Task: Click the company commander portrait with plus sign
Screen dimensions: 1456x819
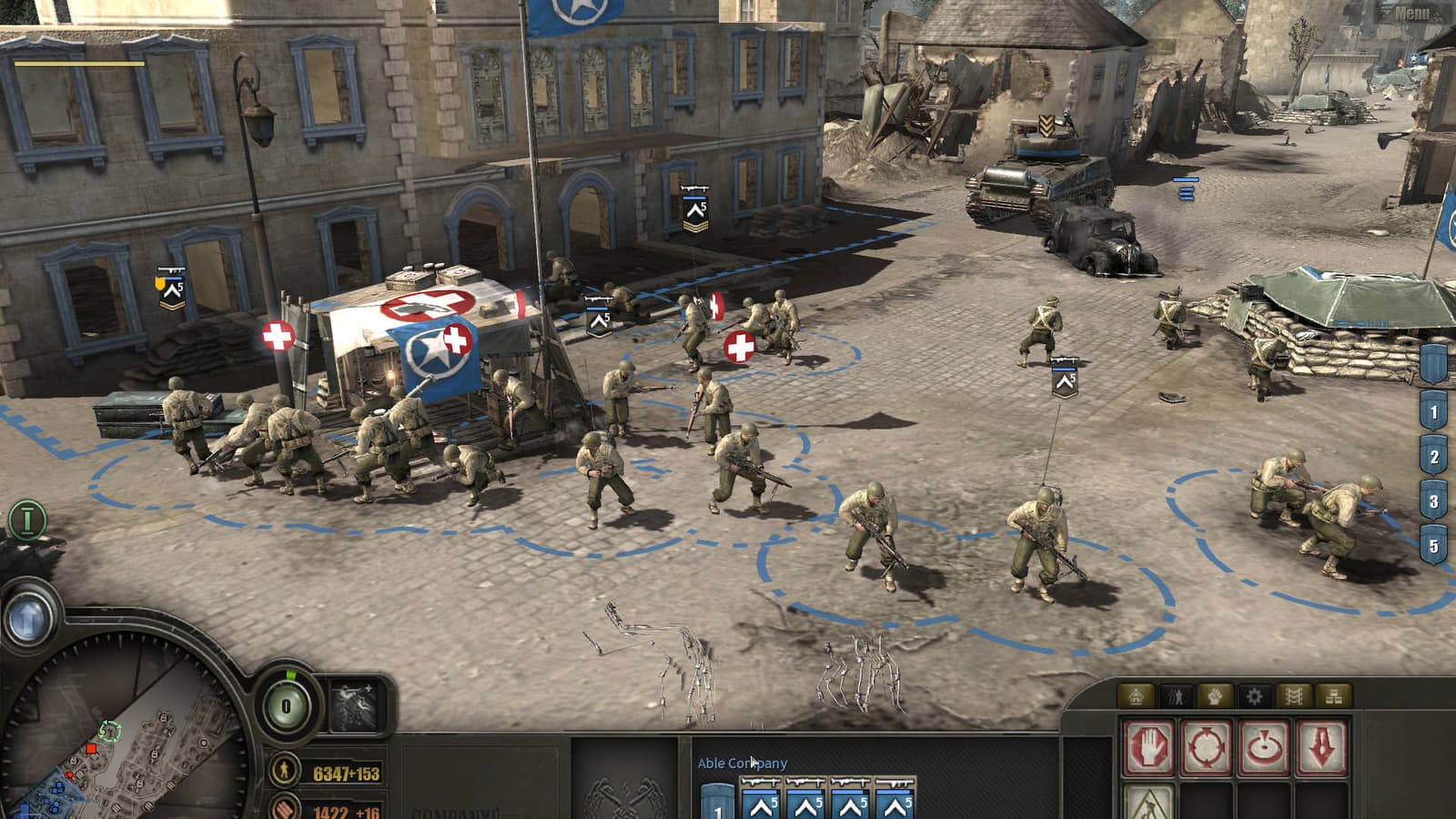Action: (x=357, y=704)
